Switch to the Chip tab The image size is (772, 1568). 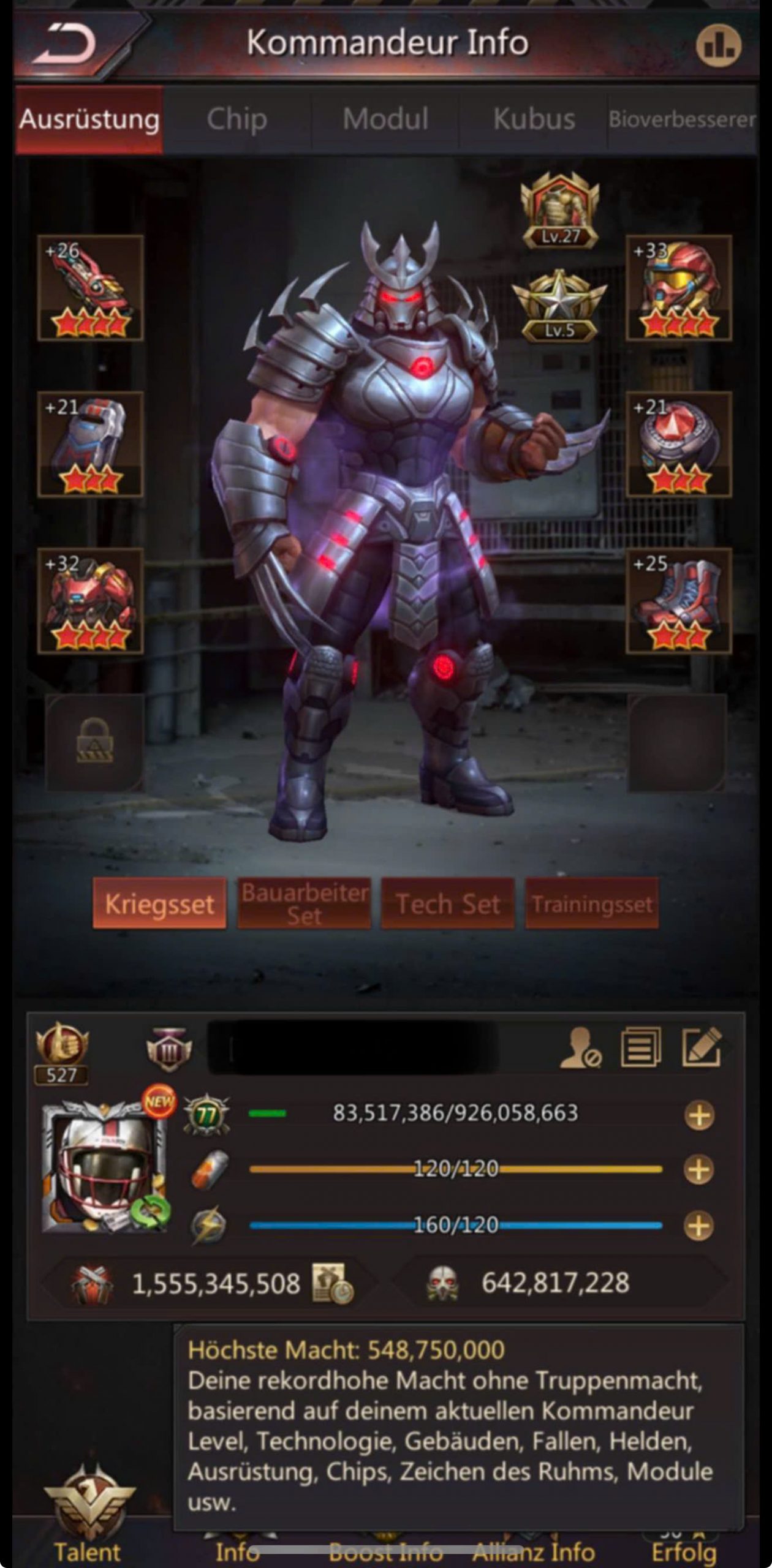pos(237,119)
